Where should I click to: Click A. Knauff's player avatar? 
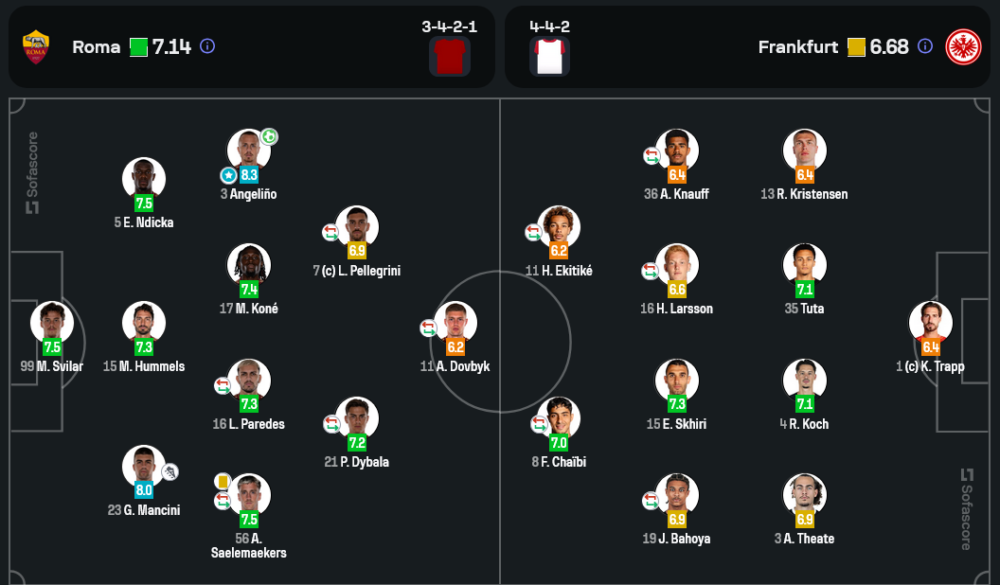point(677,150)
